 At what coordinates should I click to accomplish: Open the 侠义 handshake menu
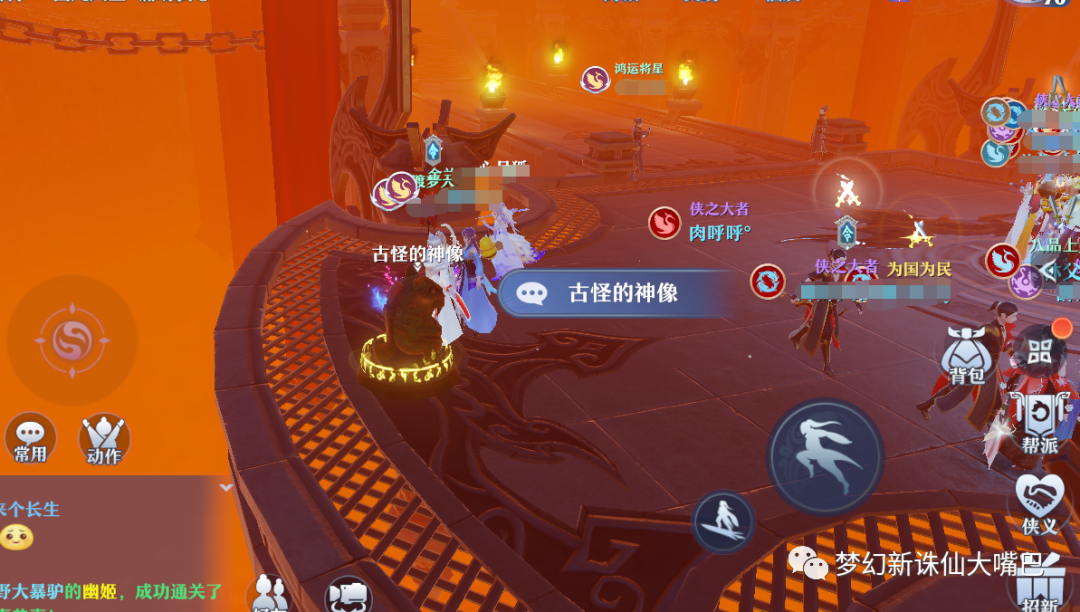[1039, 503]
